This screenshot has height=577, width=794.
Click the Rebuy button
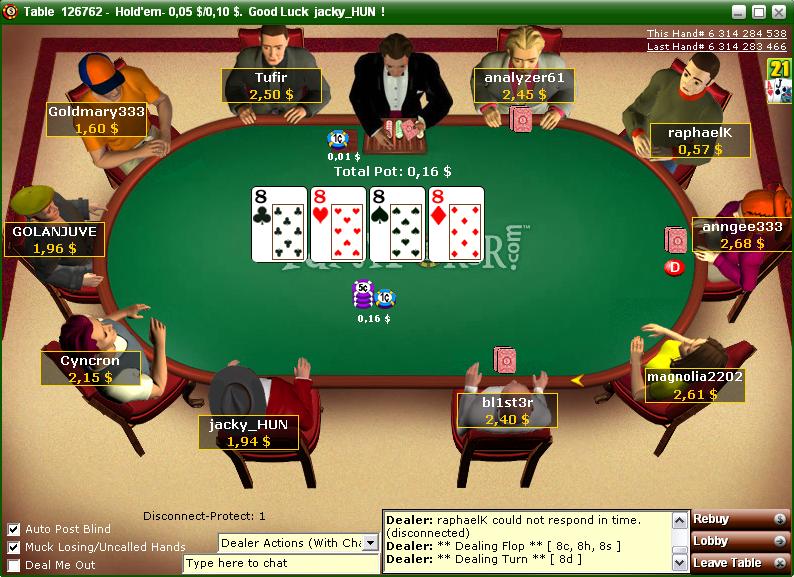pos(741,519)
